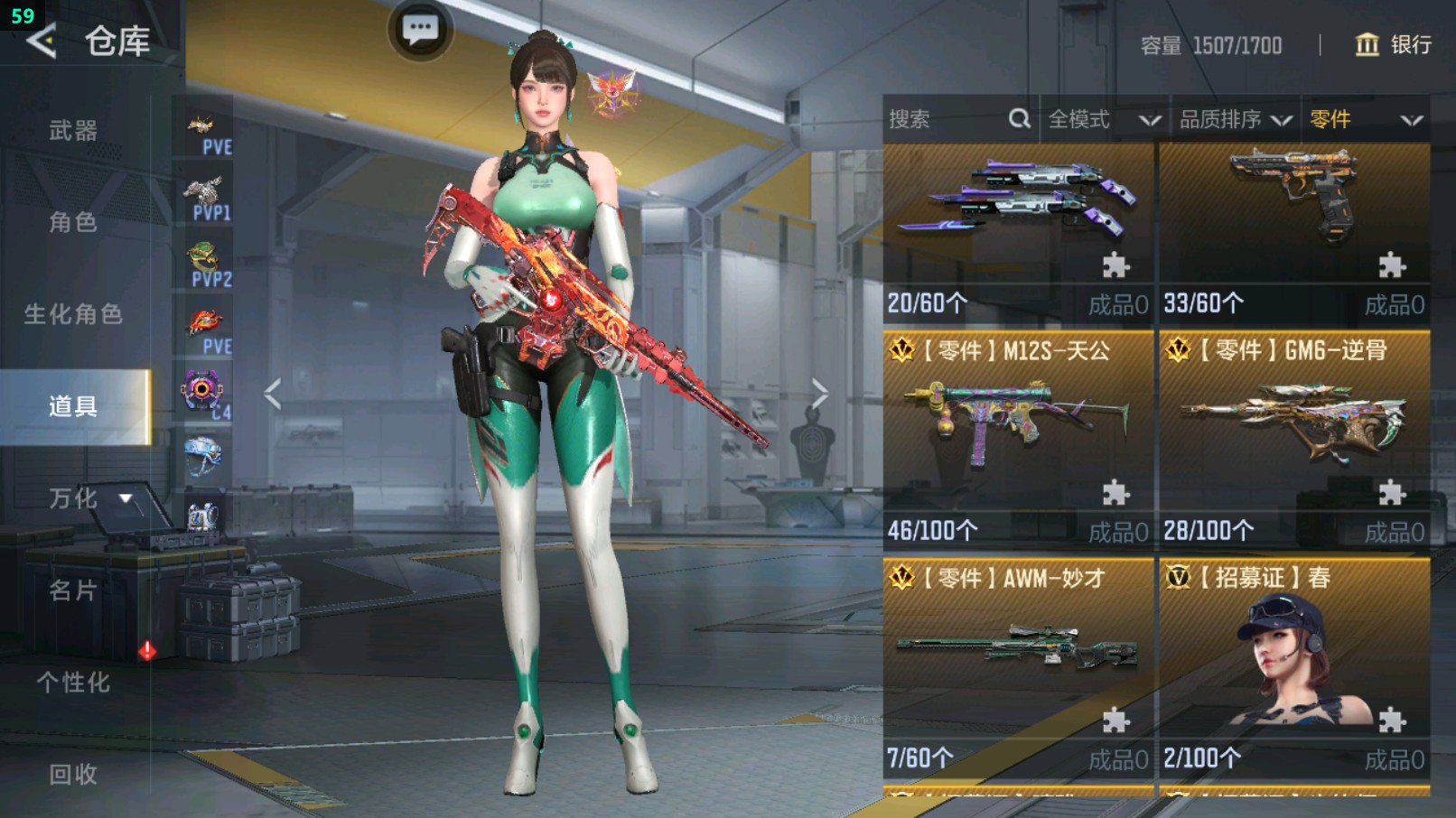Open the 全模式 mode dropdown
The height and width of the screenshot is (818, 1456).
point(1103,119)
